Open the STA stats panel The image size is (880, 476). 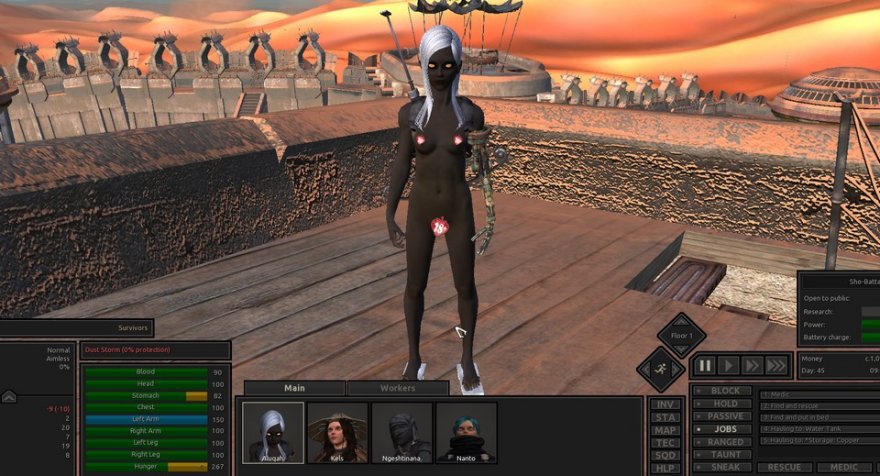[x=665, y=417]
